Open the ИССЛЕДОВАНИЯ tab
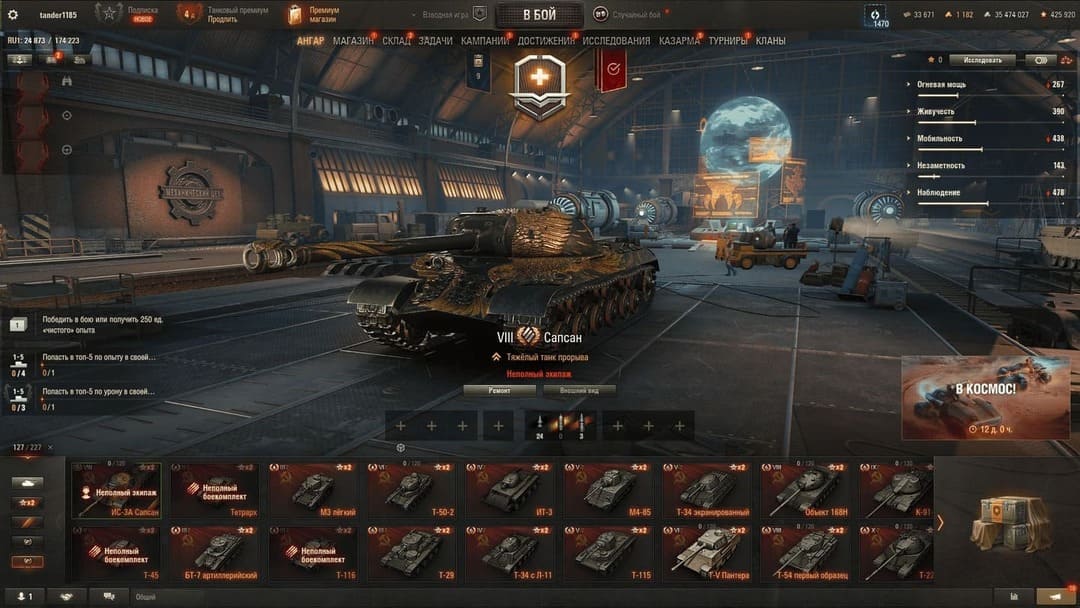The height and width of the screenshot is (608, 1080). coord(616,41)
